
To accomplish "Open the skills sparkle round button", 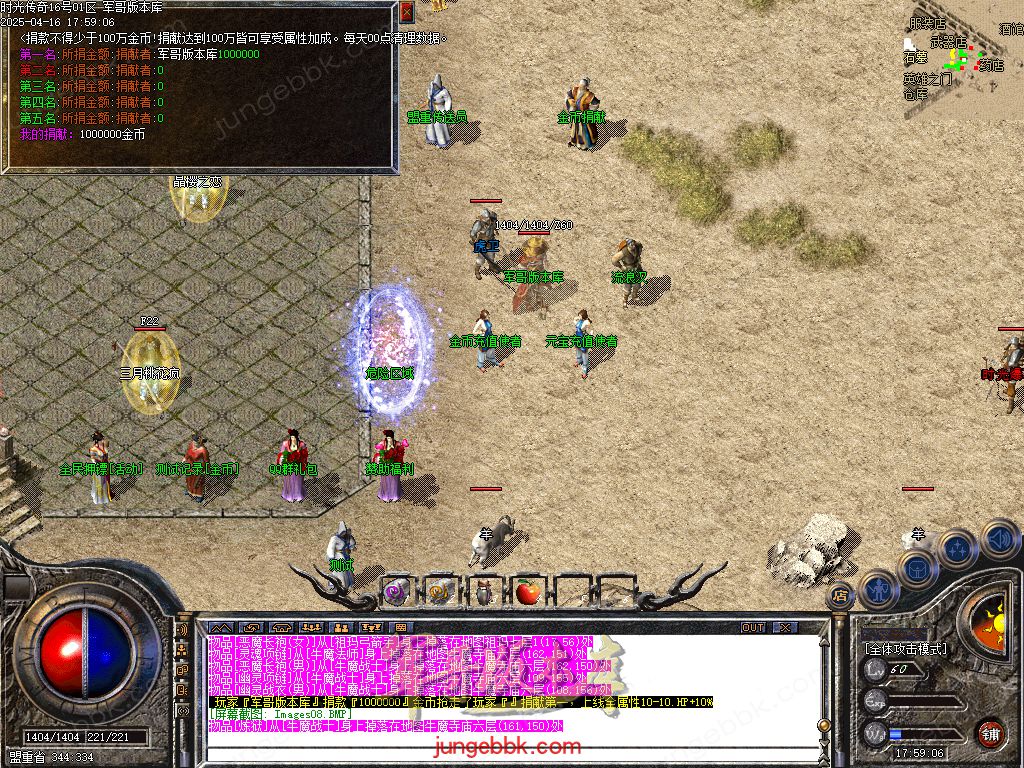I will [957, 548].
